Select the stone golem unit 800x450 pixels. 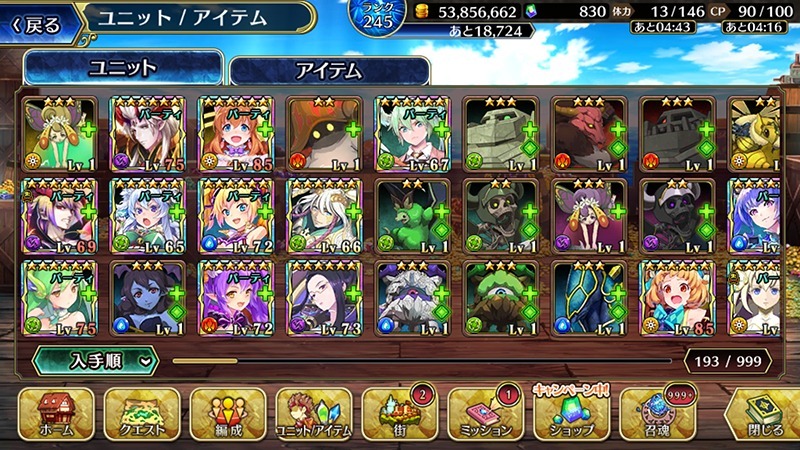(x=501, y=135)
